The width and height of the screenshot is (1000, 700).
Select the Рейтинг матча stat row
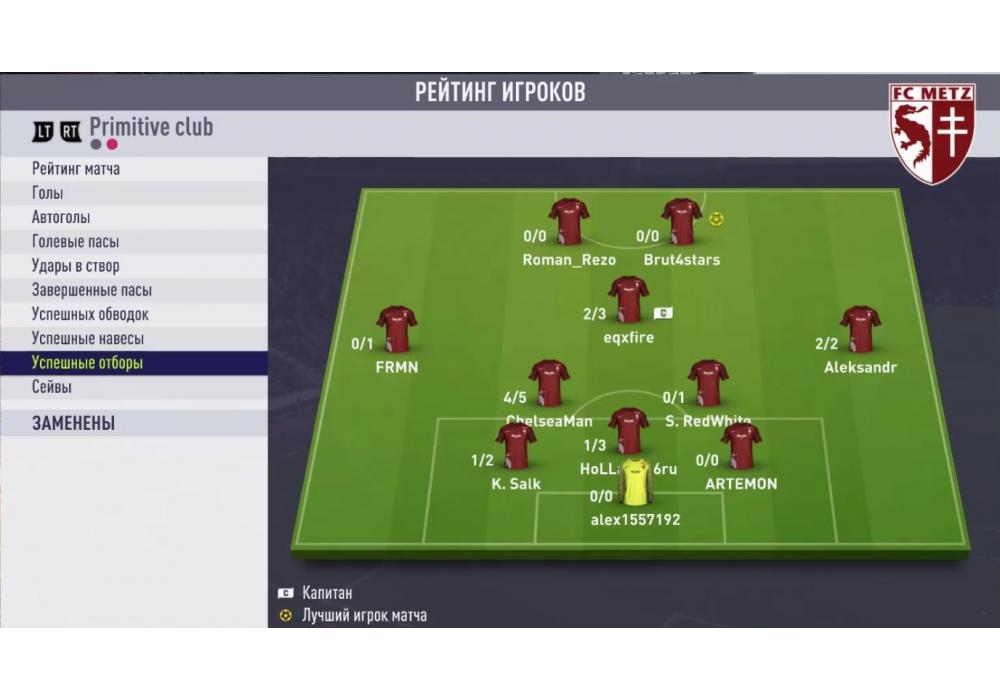[76, 169]
